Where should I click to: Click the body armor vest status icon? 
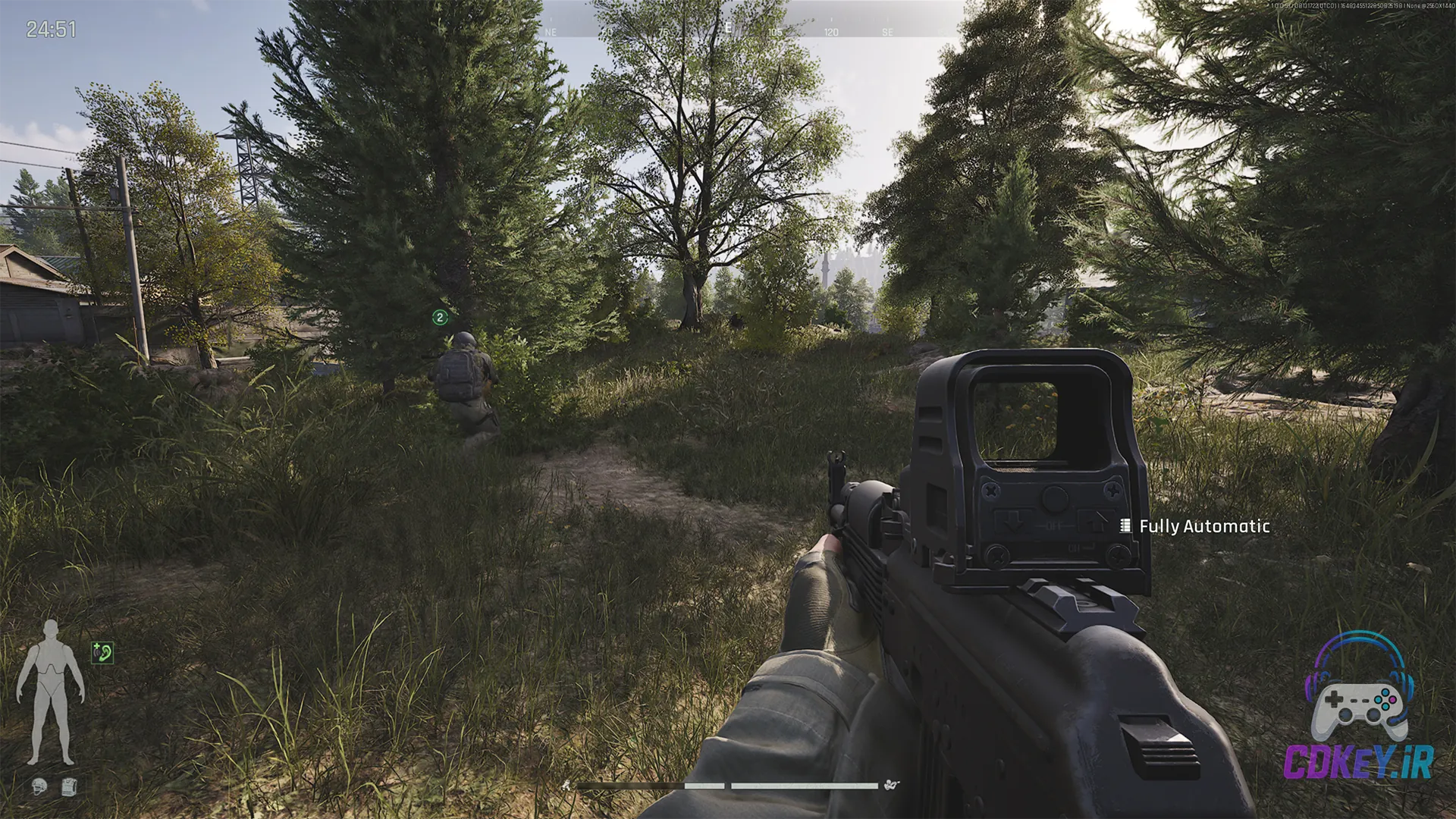tap(69, 787)
